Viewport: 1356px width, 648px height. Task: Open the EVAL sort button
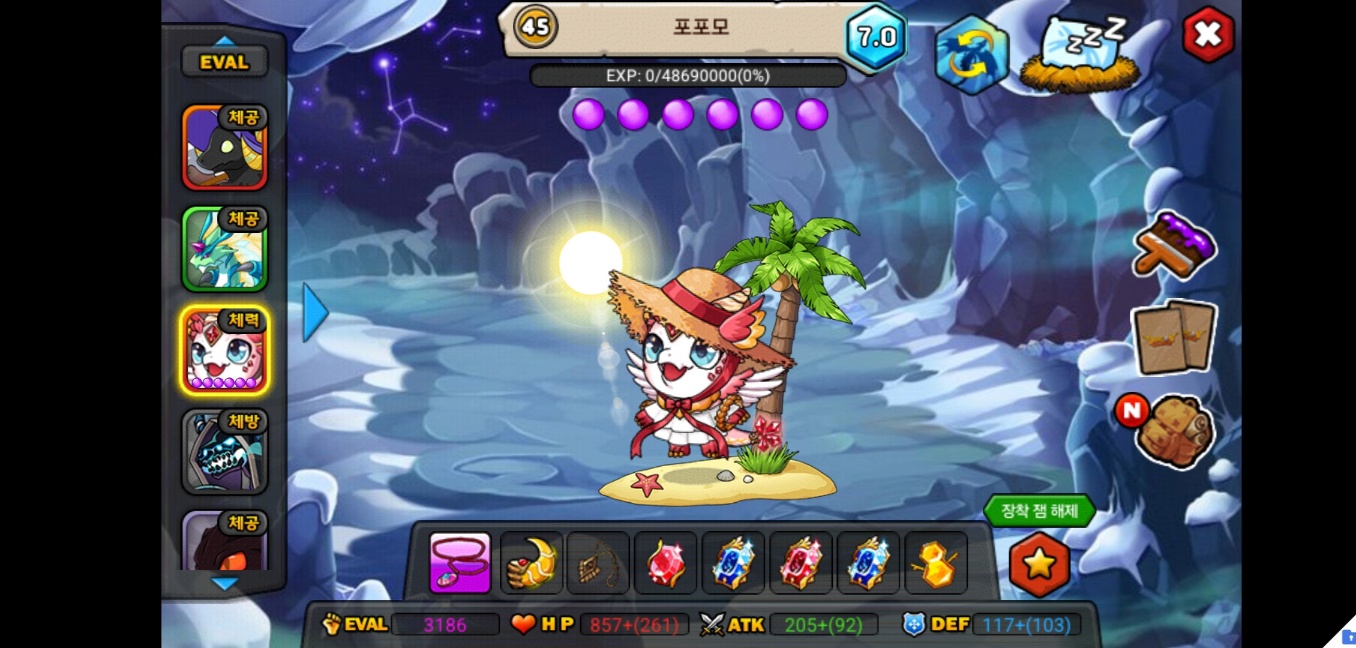click(x=224, y=62)
